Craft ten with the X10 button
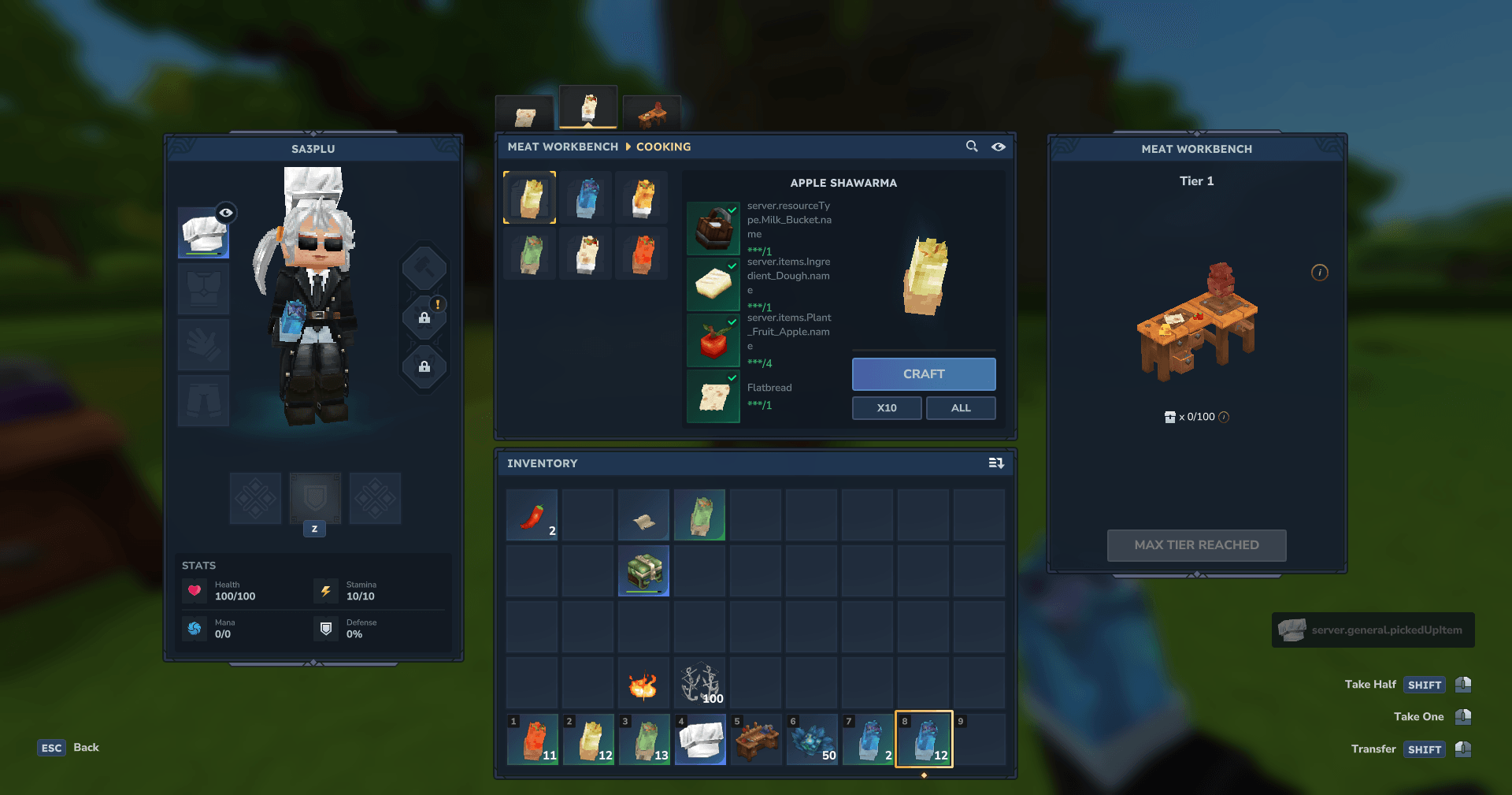 pos(886,408)
